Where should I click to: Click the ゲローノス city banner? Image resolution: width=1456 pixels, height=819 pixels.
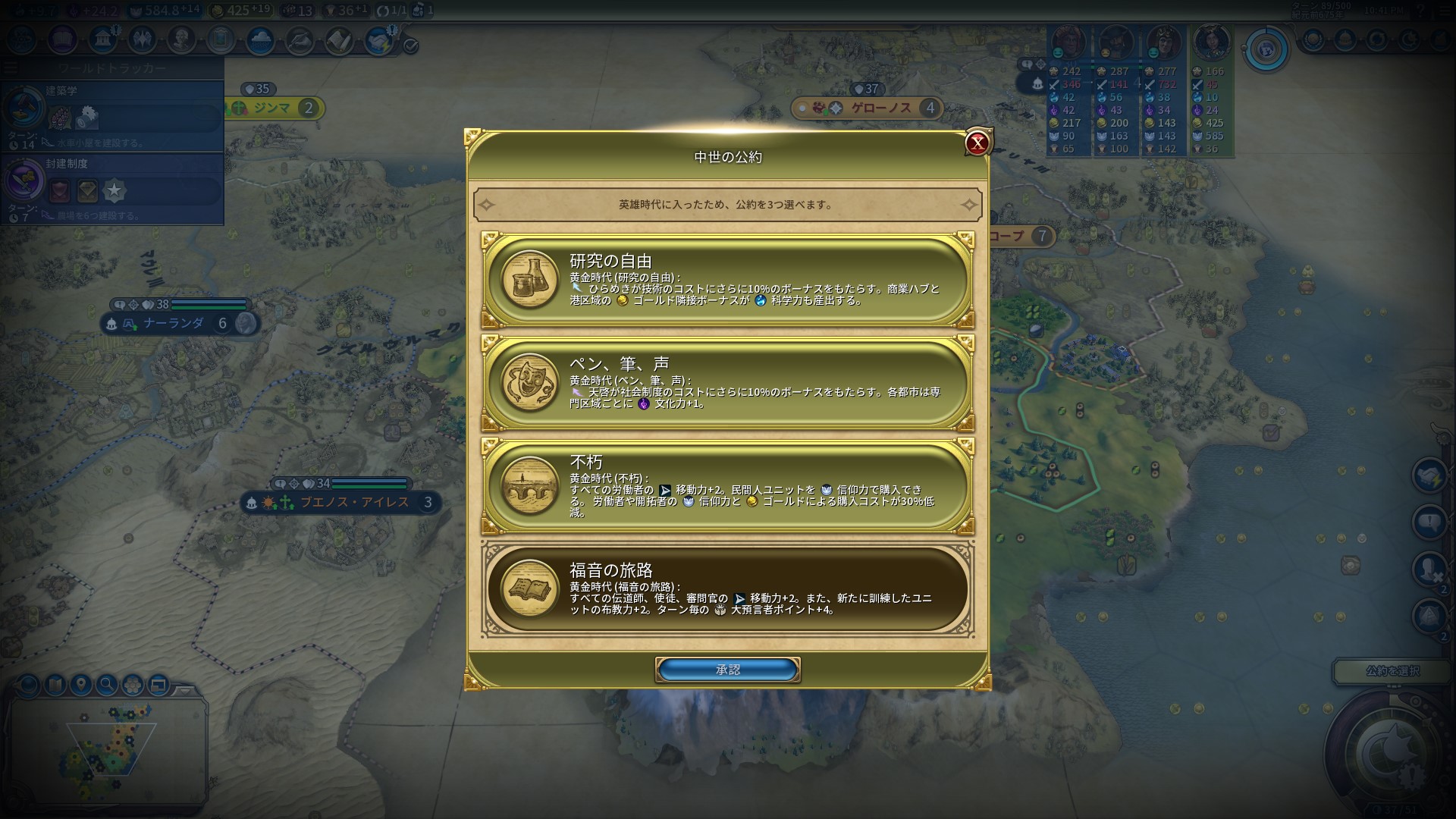880,108
